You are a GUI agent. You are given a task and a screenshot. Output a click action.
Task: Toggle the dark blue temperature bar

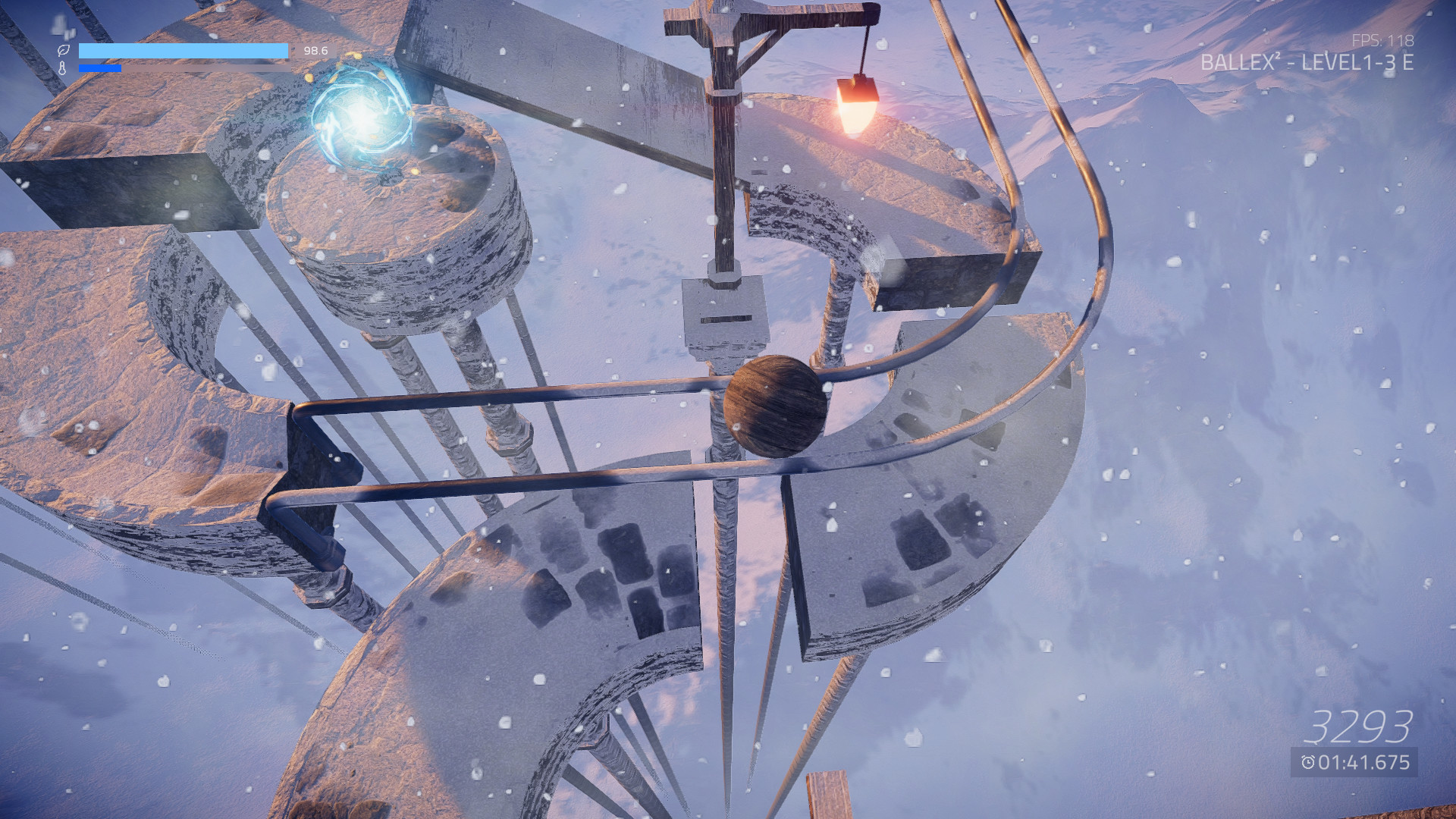tap(99, 68)
